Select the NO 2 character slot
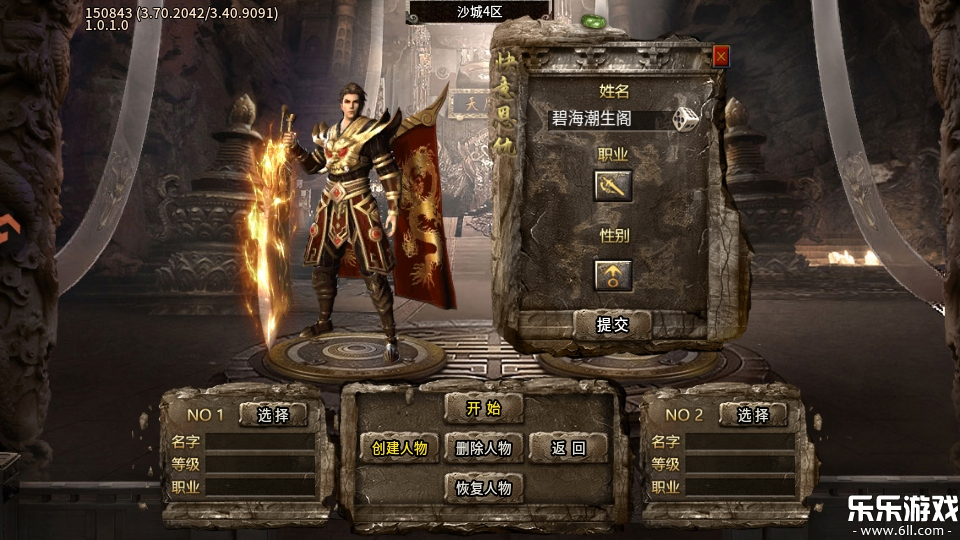This screenshot has height=540, width=960. [x=753, y=415]
